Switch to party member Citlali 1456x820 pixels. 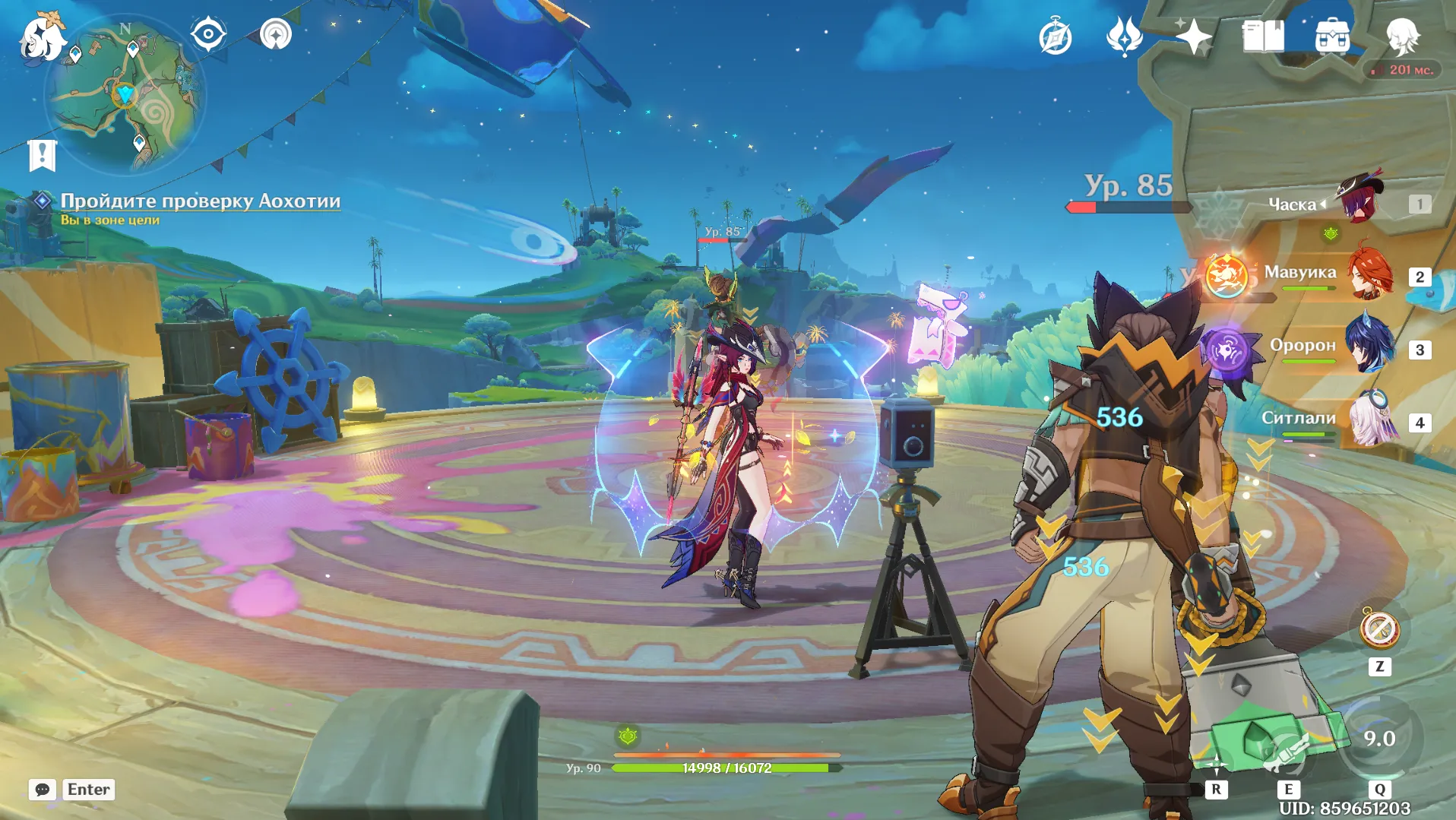click(1372, 421)
